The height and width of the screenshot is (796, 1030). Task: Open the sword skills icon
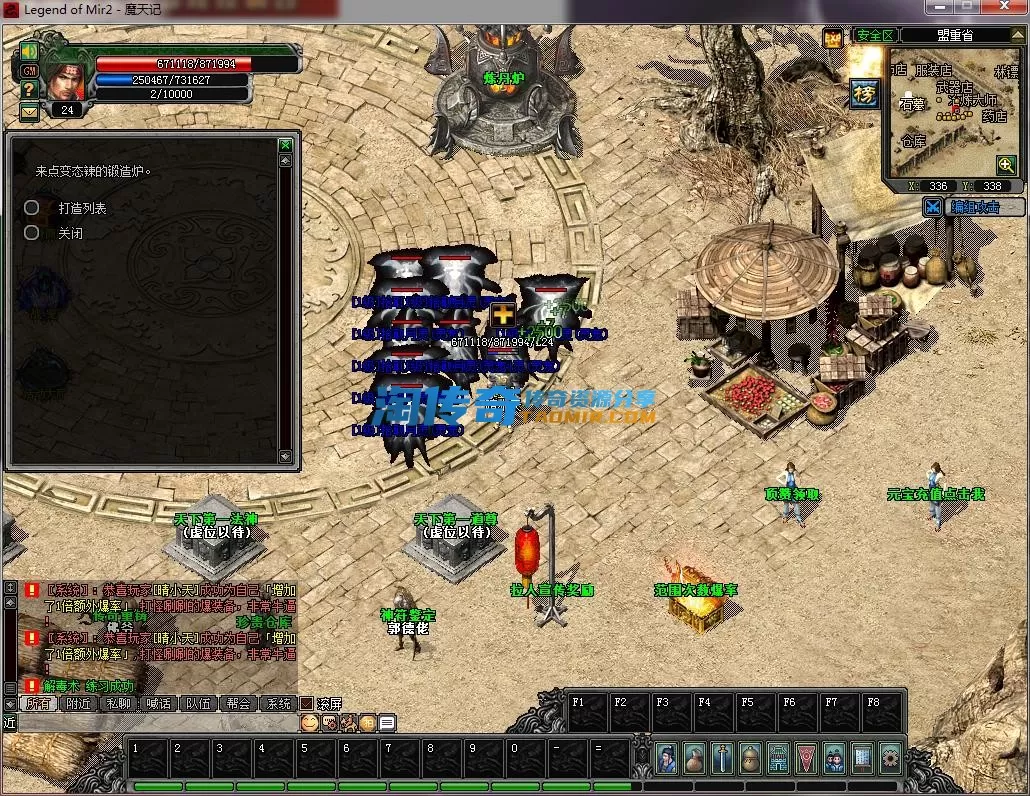point(722,759)
